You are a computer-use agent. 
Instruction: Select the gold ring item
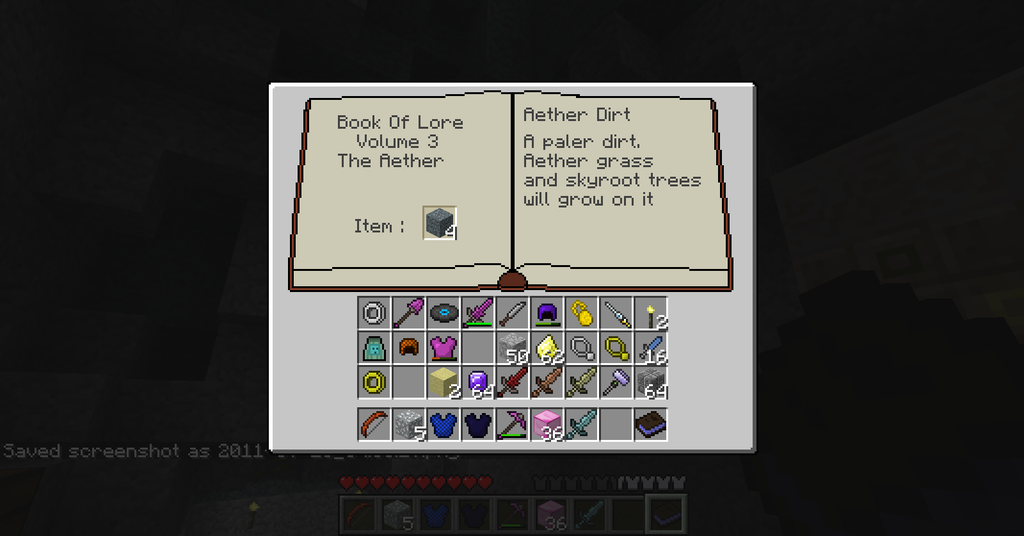point(374,382)
